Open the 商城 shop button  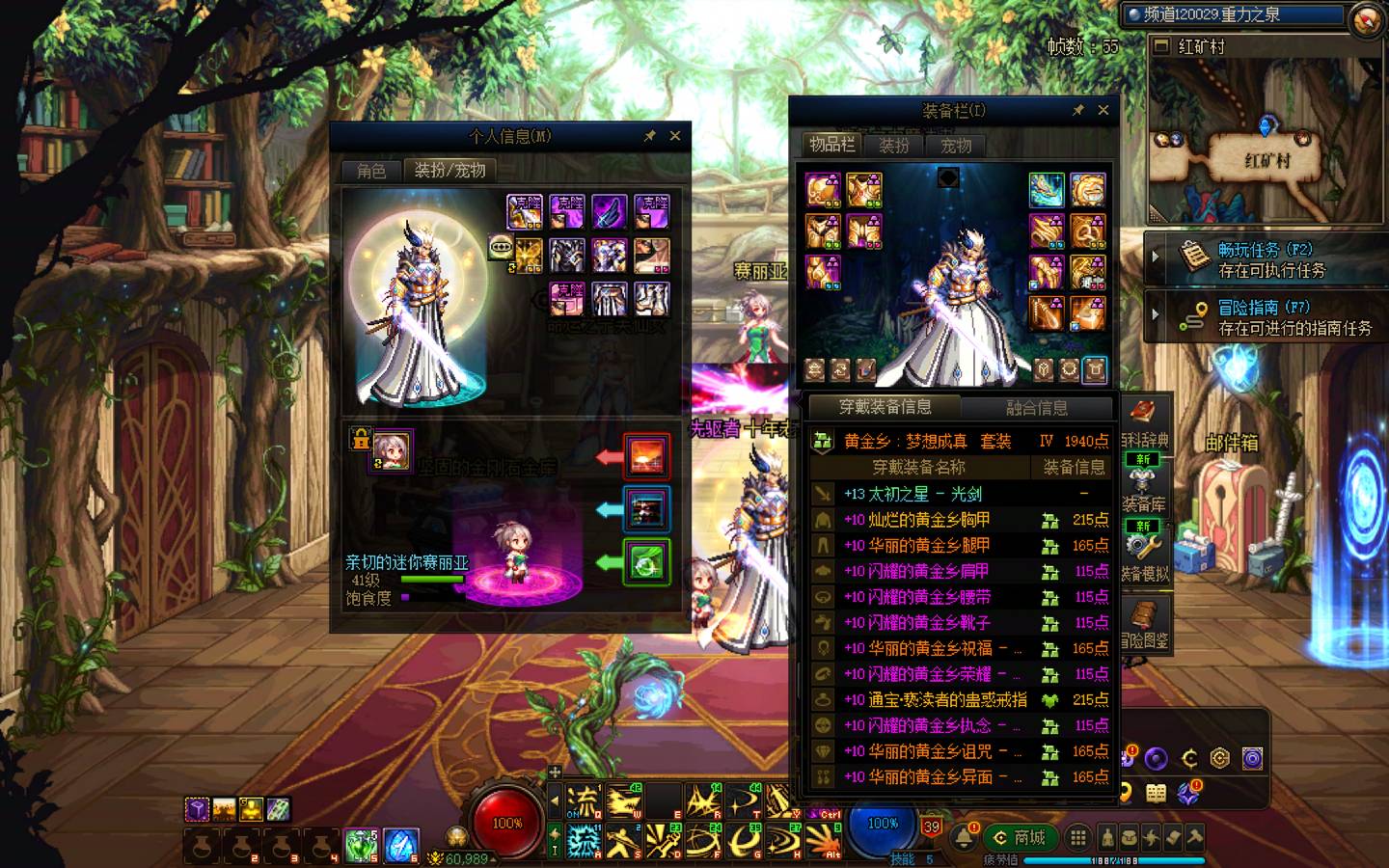pyautogui.click(x=1020, y=837)
